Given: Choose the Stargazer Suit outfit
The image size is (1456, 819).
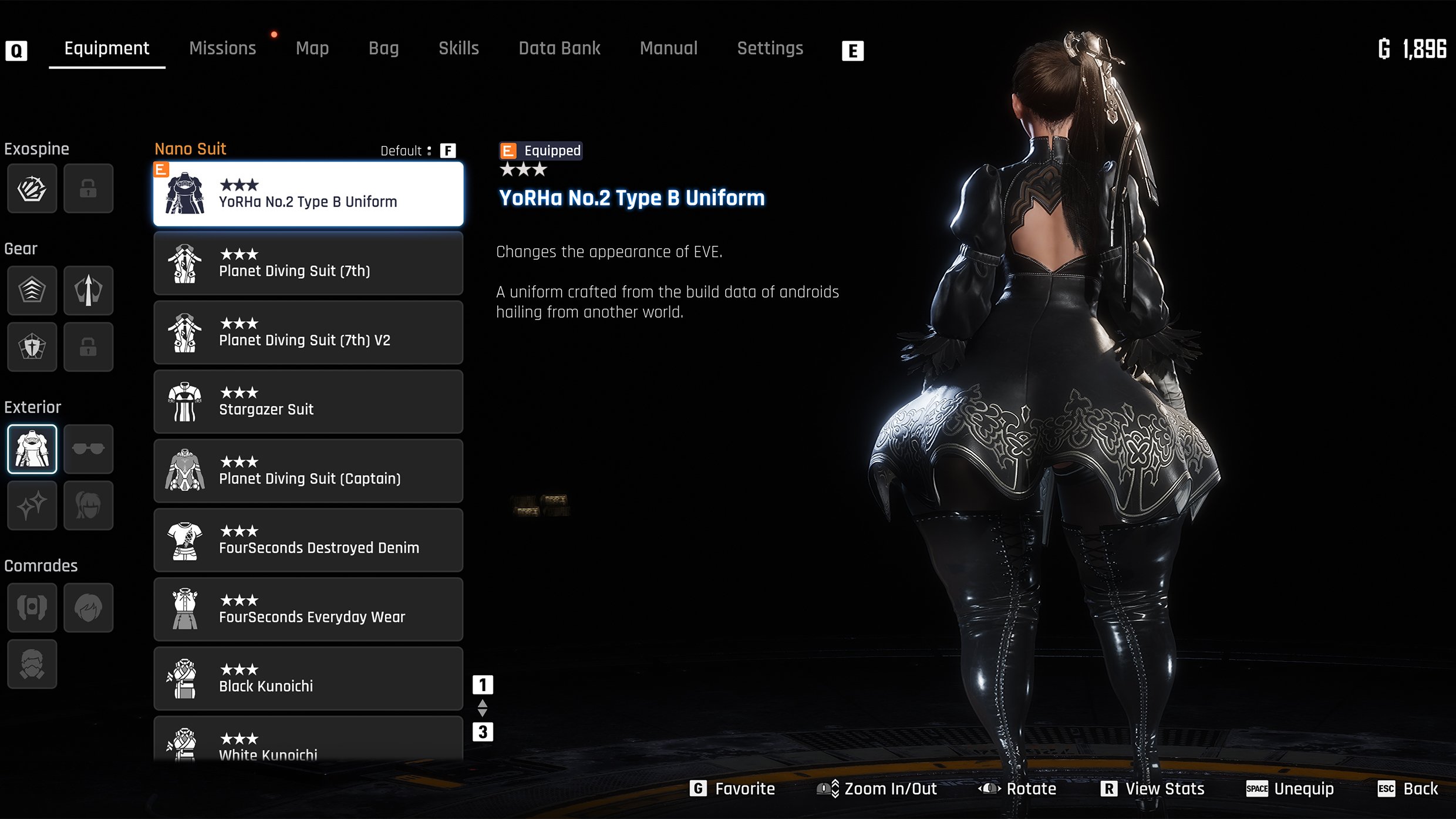Looking at the screenshot, I should (308, 402).
